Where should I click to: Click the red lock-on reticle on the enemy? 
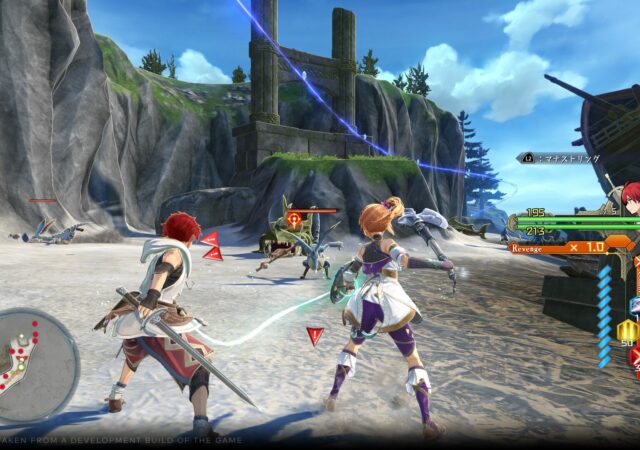point(295,217)
